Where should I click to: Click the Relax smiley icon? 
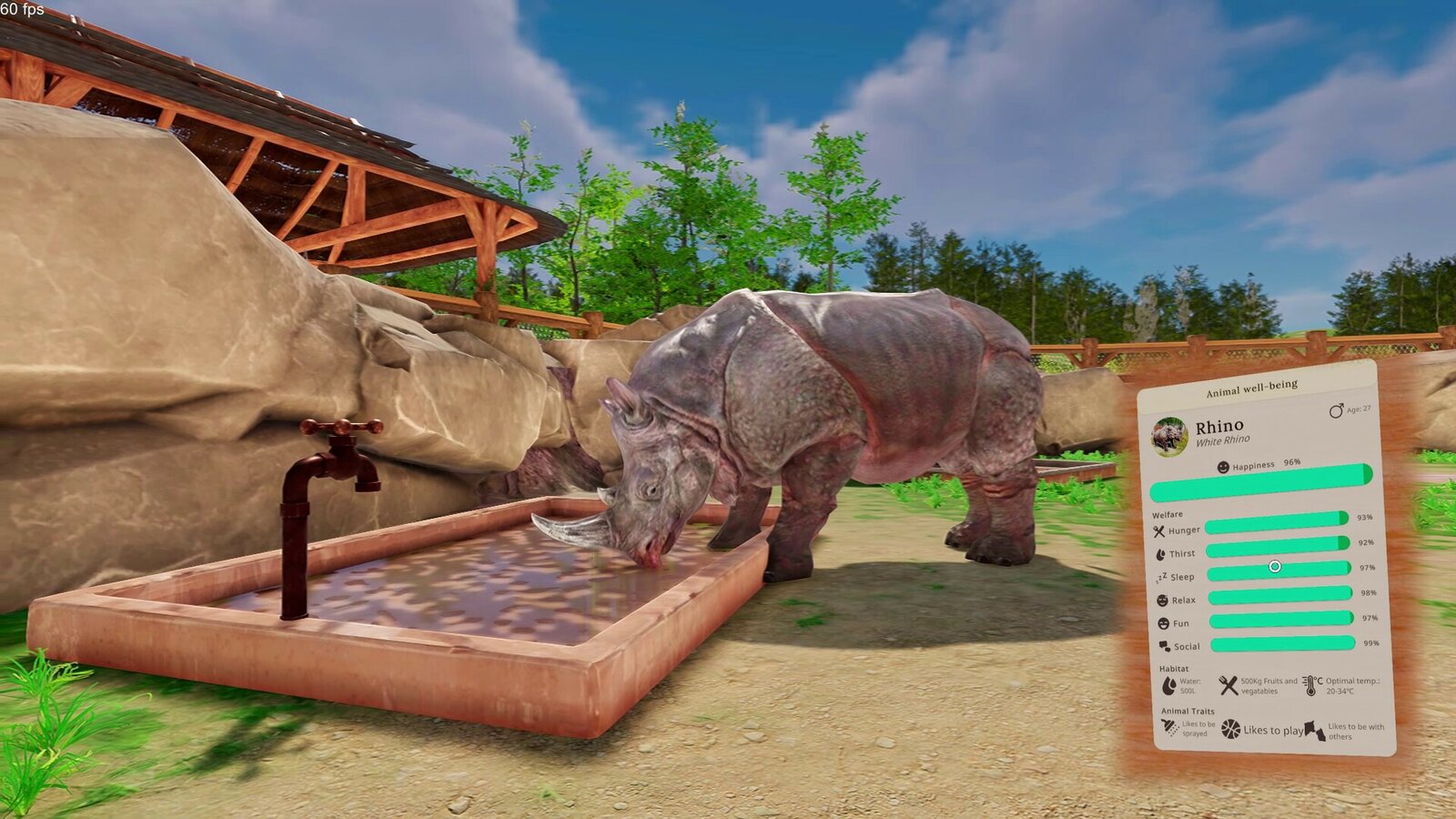pos(1162,599)
